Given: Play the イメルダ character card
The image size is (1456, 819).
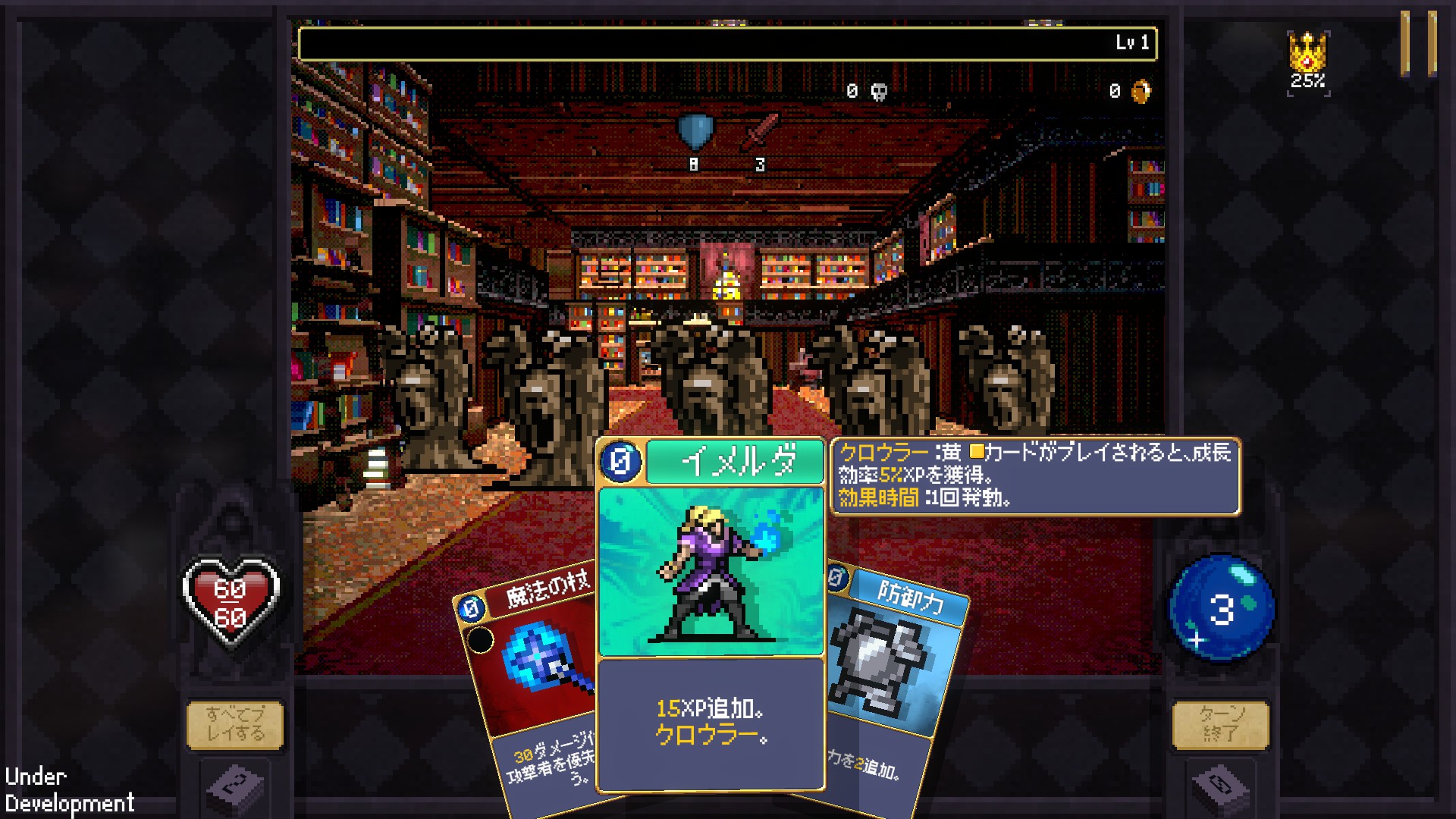Looking at the screenshot, I should (711, 614).
